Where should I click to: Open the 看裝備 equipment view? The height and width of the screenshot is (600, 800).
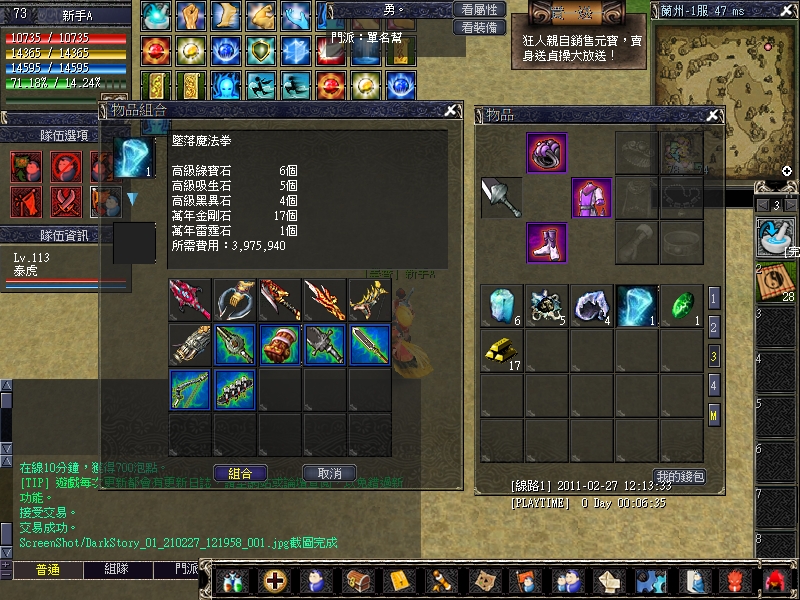tap(477, 27)
